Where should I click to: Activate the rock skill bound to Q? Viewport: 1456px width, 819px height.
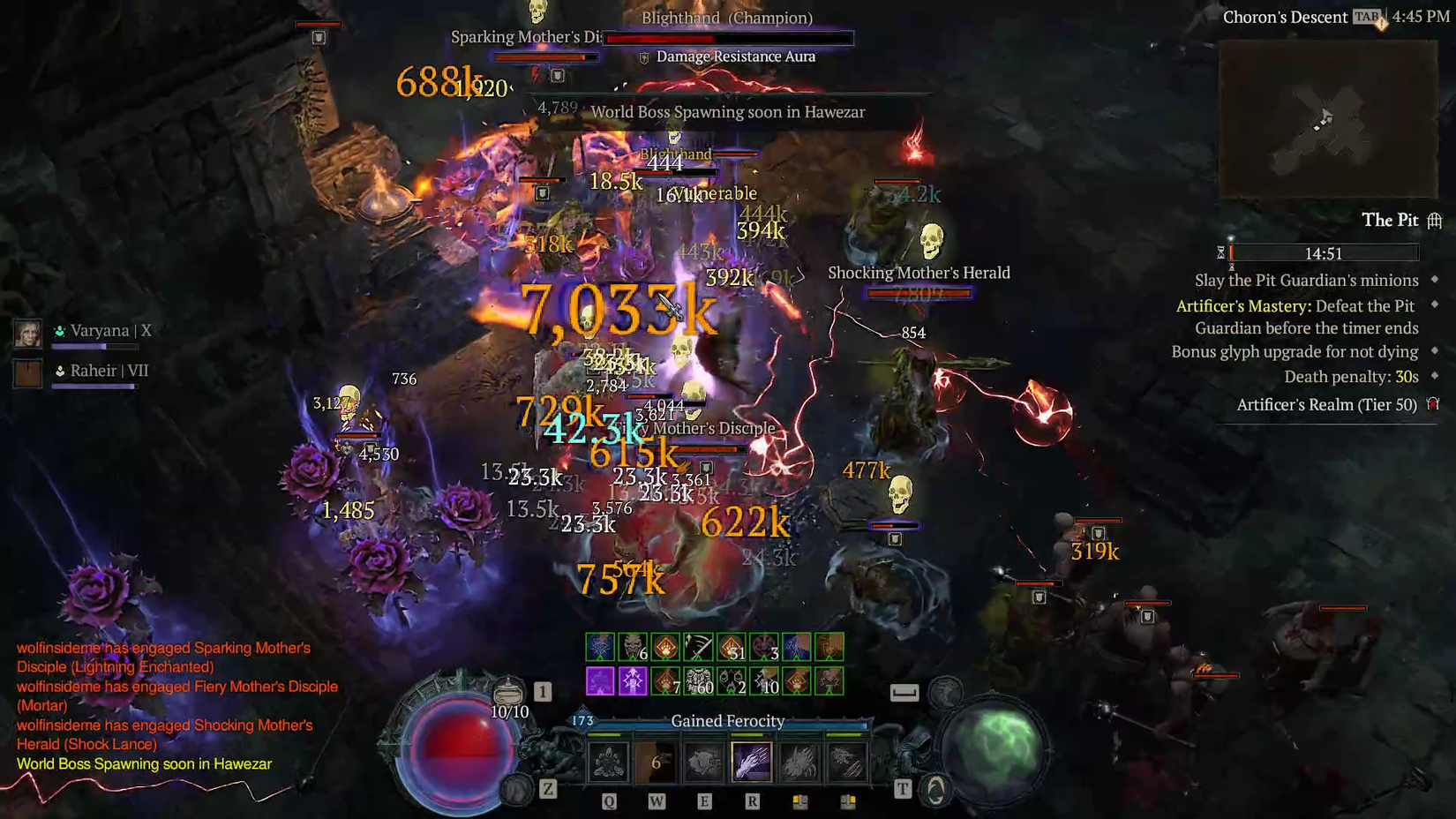(x=609, y=761)
